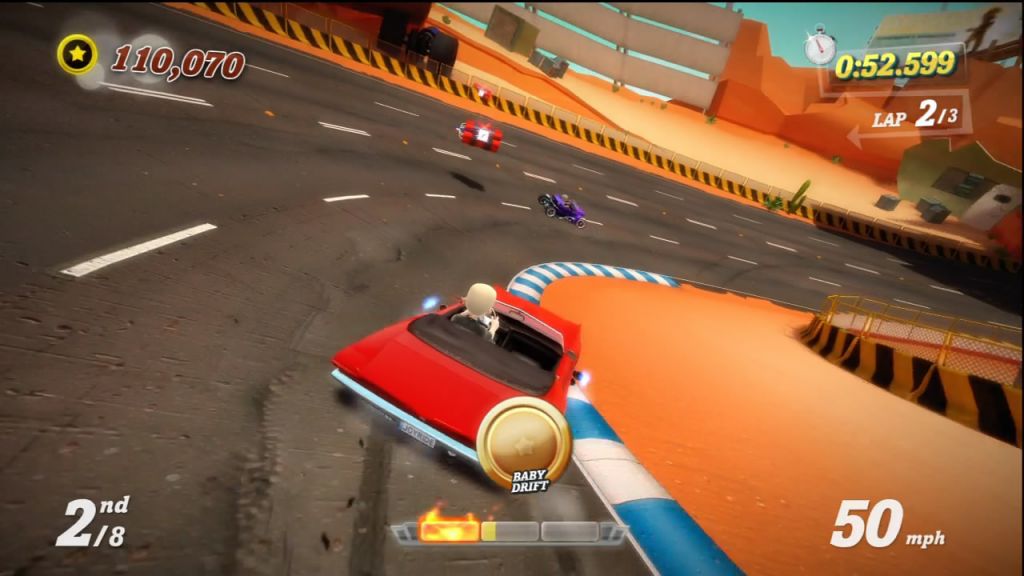Select the stopwatch icon
The height and width of the screenshot is (576, 1024).
tap(820, 45)
